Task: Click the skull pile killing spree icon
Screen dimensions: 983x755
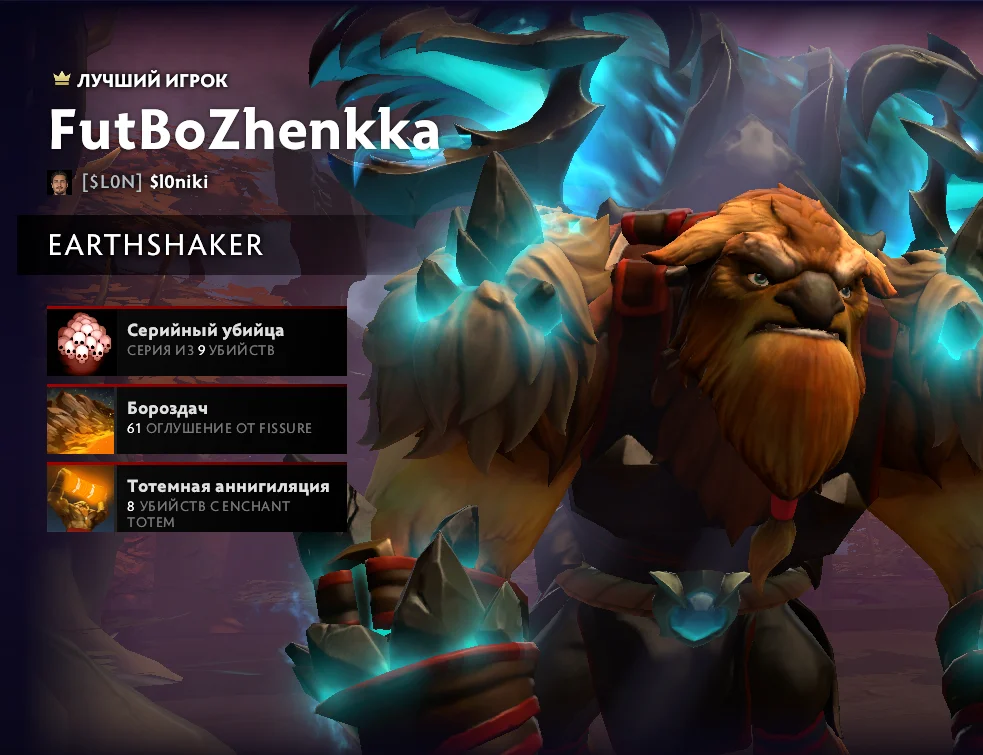Action: coord(82,341)
